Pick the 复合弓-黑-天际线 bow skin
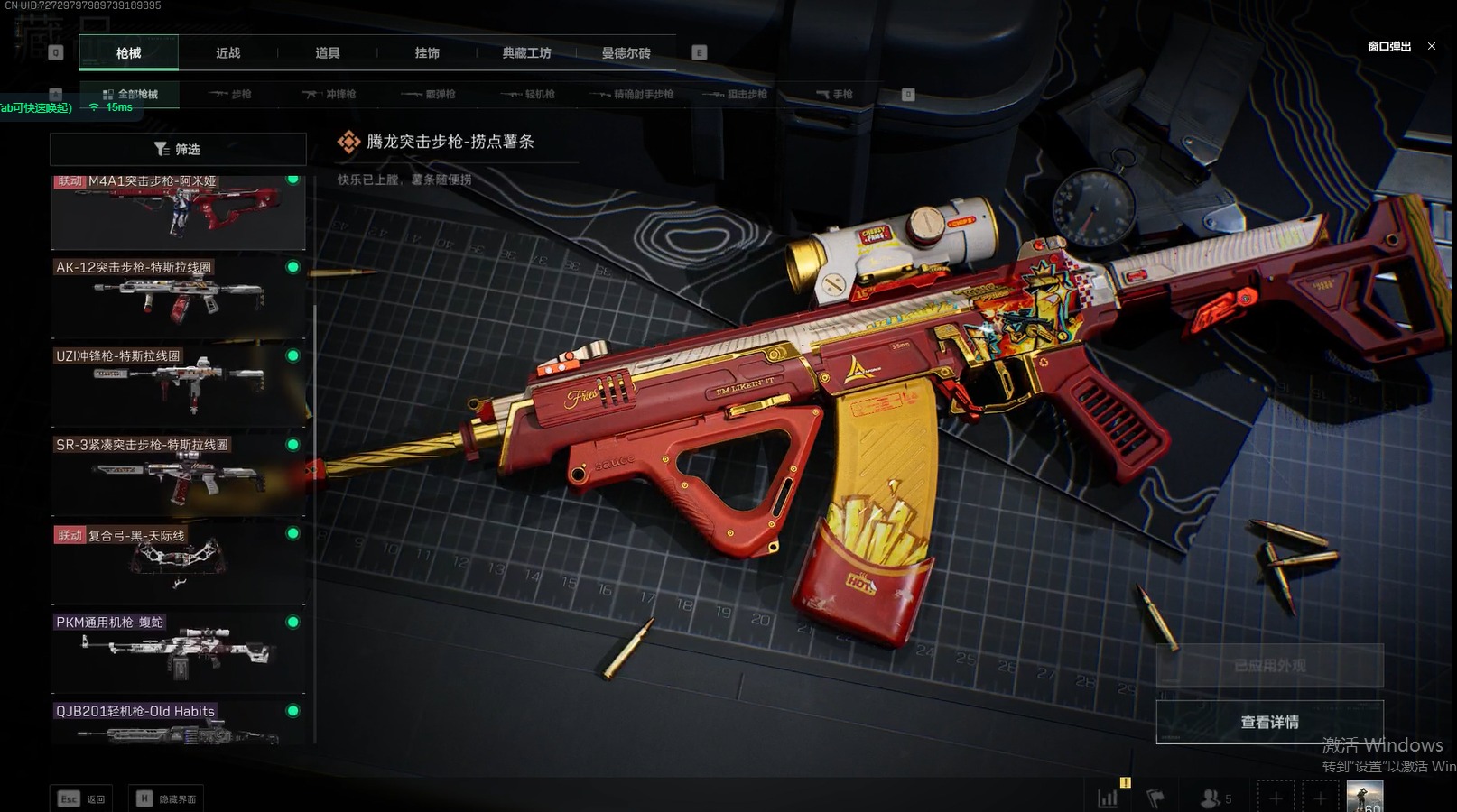 click(x=178, y=563)
